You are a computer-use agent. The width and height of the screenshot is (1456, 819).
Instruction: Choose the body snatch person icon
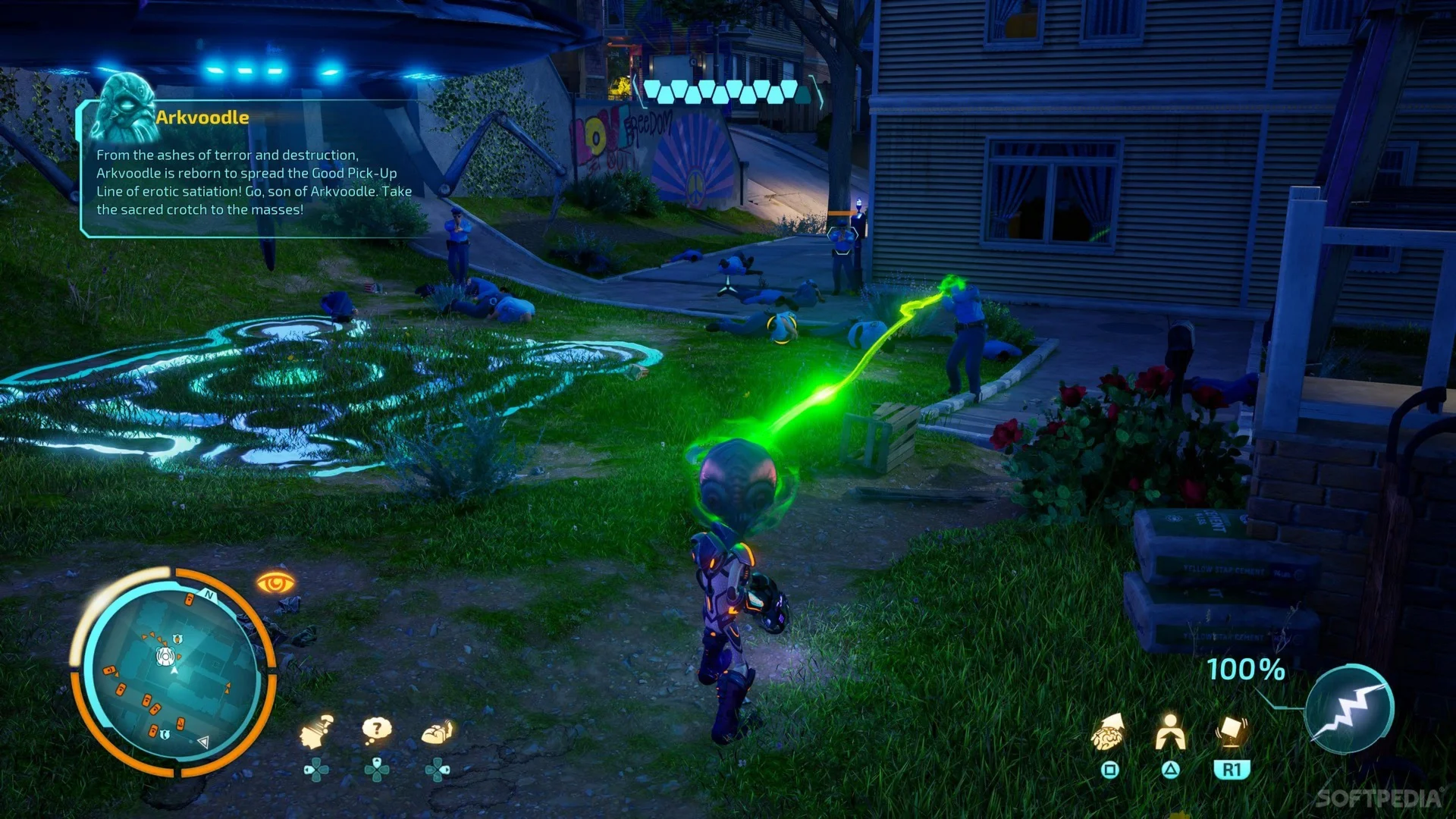(x=1170, y=732)
